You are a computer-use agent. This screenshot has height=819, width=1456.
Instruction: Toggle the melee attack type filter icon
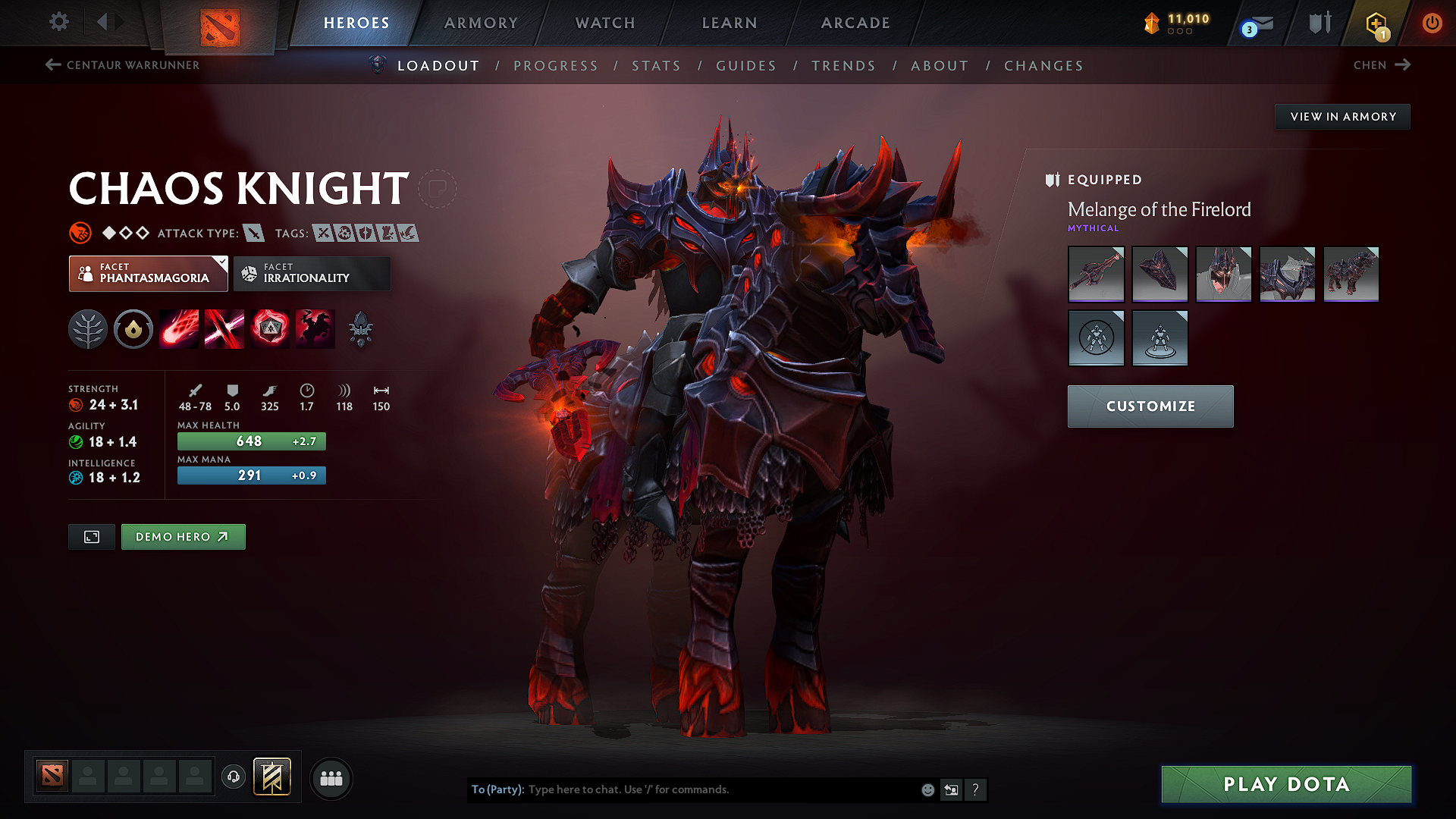point(256,233)
